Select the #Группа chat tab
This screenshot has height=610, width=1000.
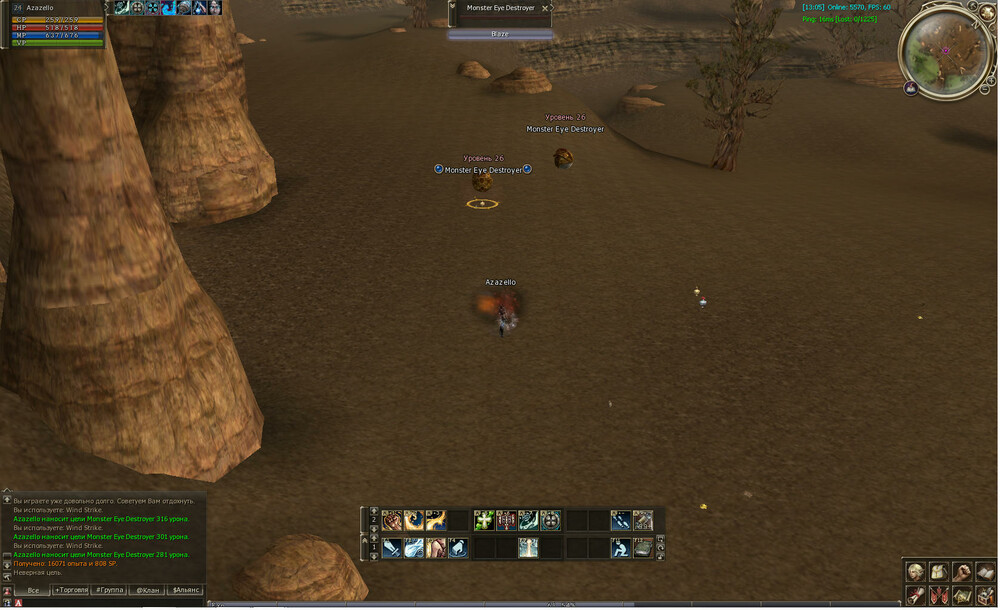(109, 590)
